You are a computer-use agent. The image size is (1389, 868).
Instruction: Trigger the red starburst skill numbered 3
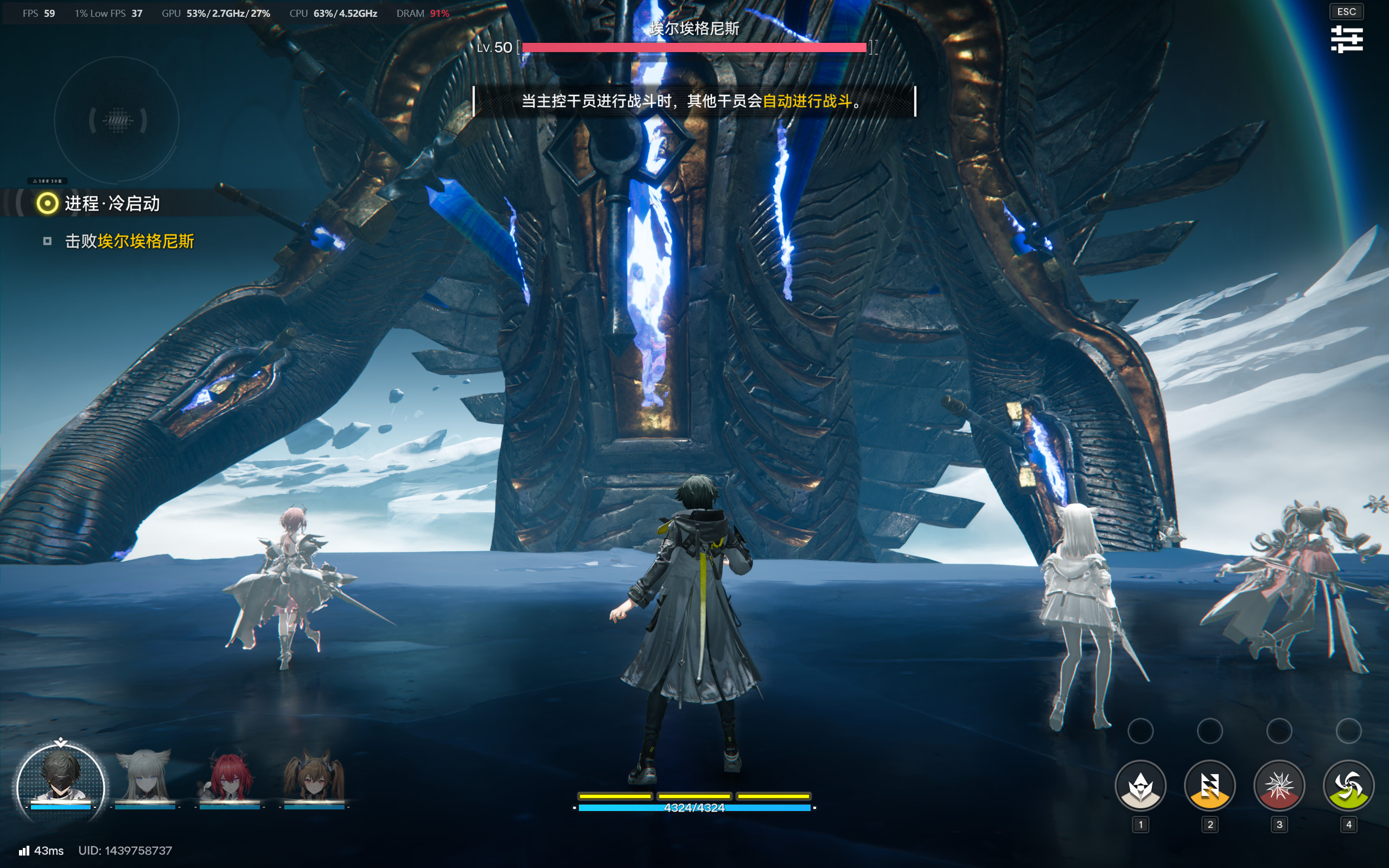(1279, 786)
